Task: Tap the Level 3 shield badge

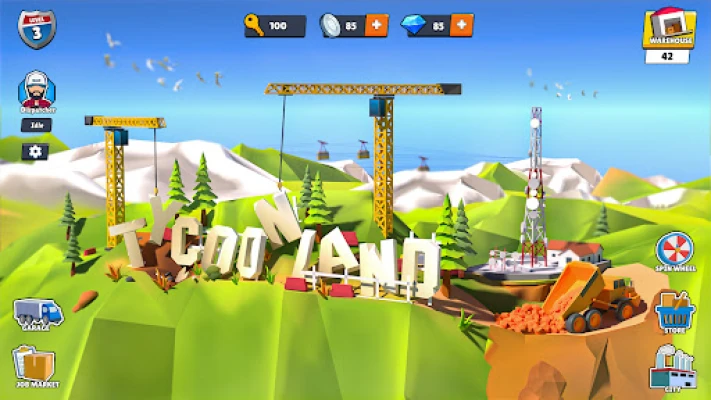Action: point(37,28)
